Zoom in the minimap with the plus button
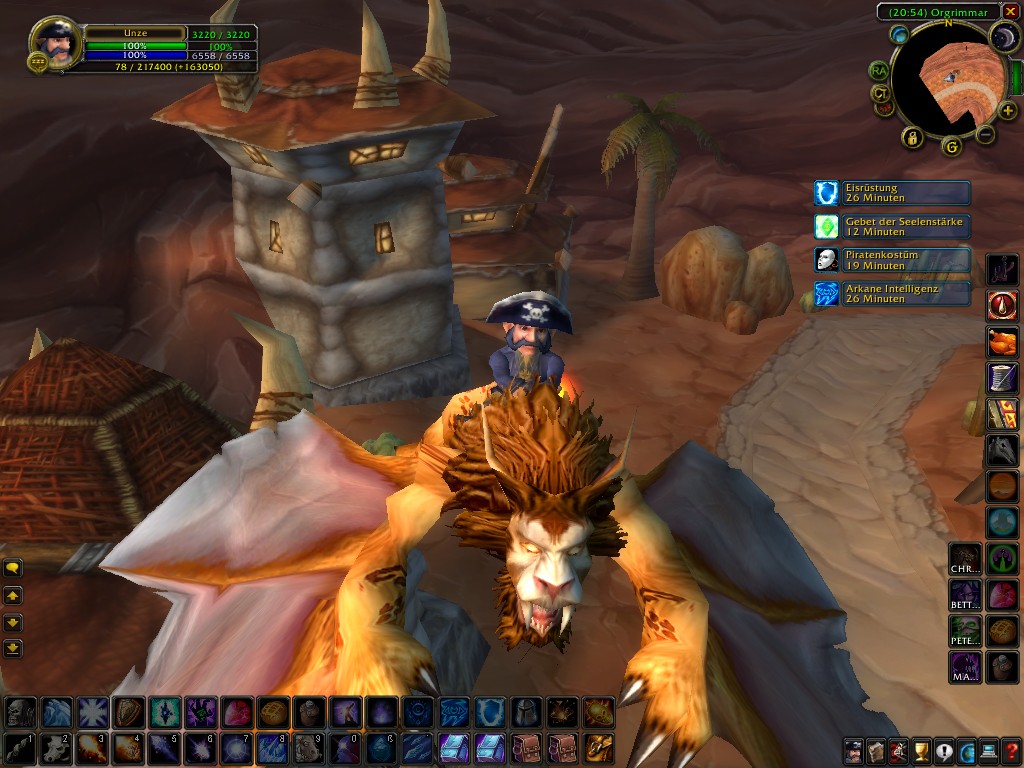The height and width of the screenshot is (768, 1024). coord(1007,111)
